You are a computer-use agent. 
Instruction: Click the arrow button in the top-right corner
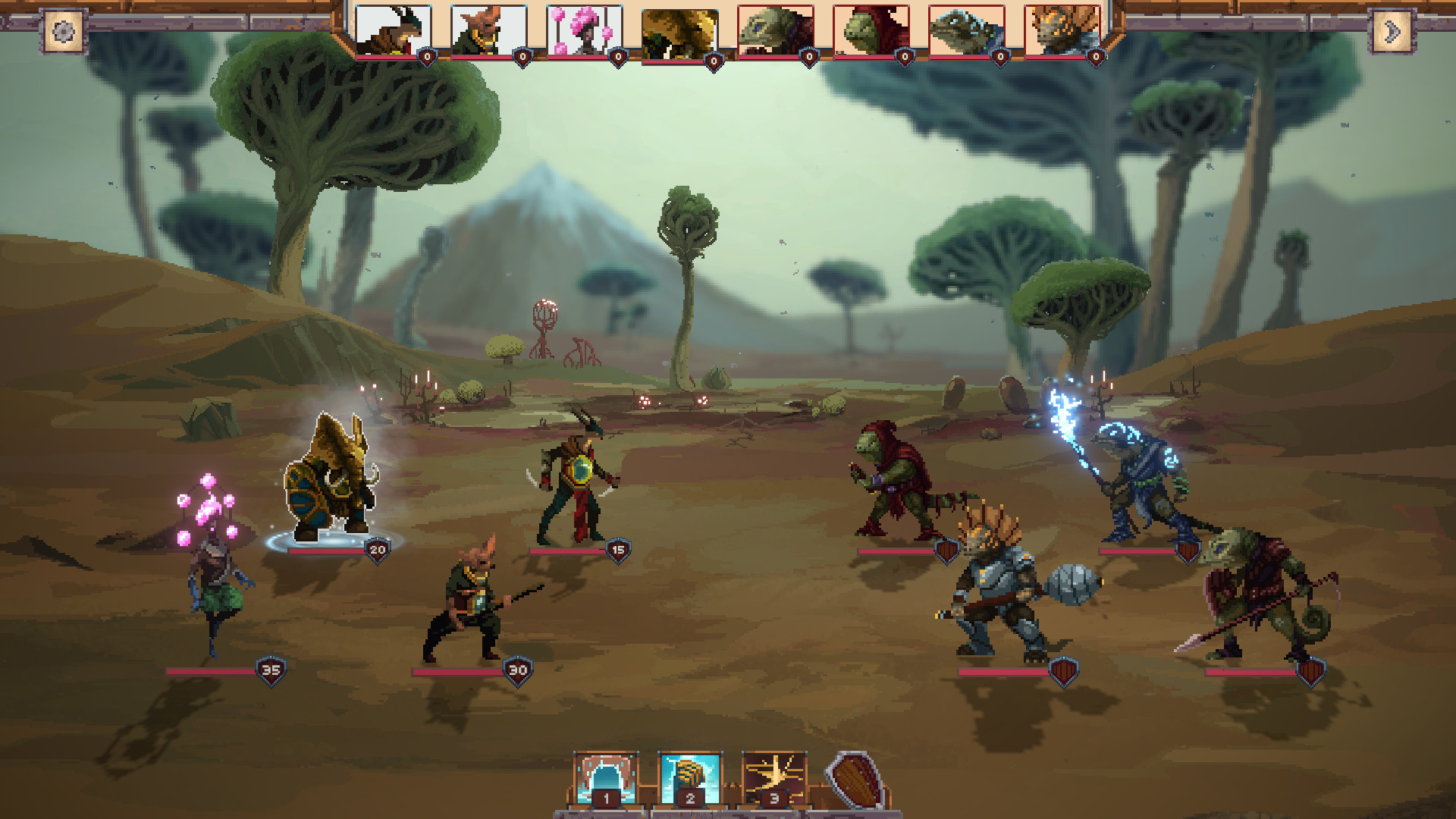[x=1392, y=32]
